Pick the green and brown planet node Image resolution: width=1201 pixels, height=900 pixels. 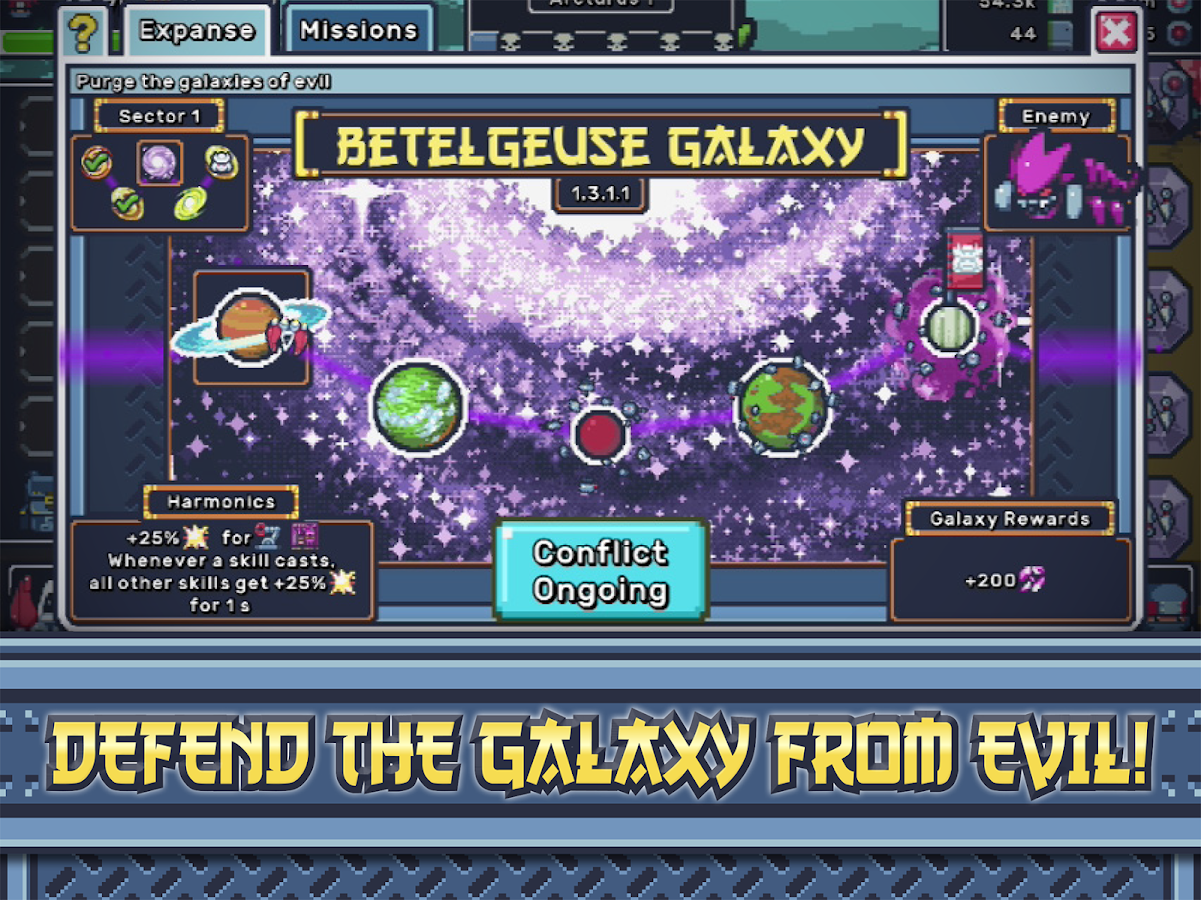784,404
